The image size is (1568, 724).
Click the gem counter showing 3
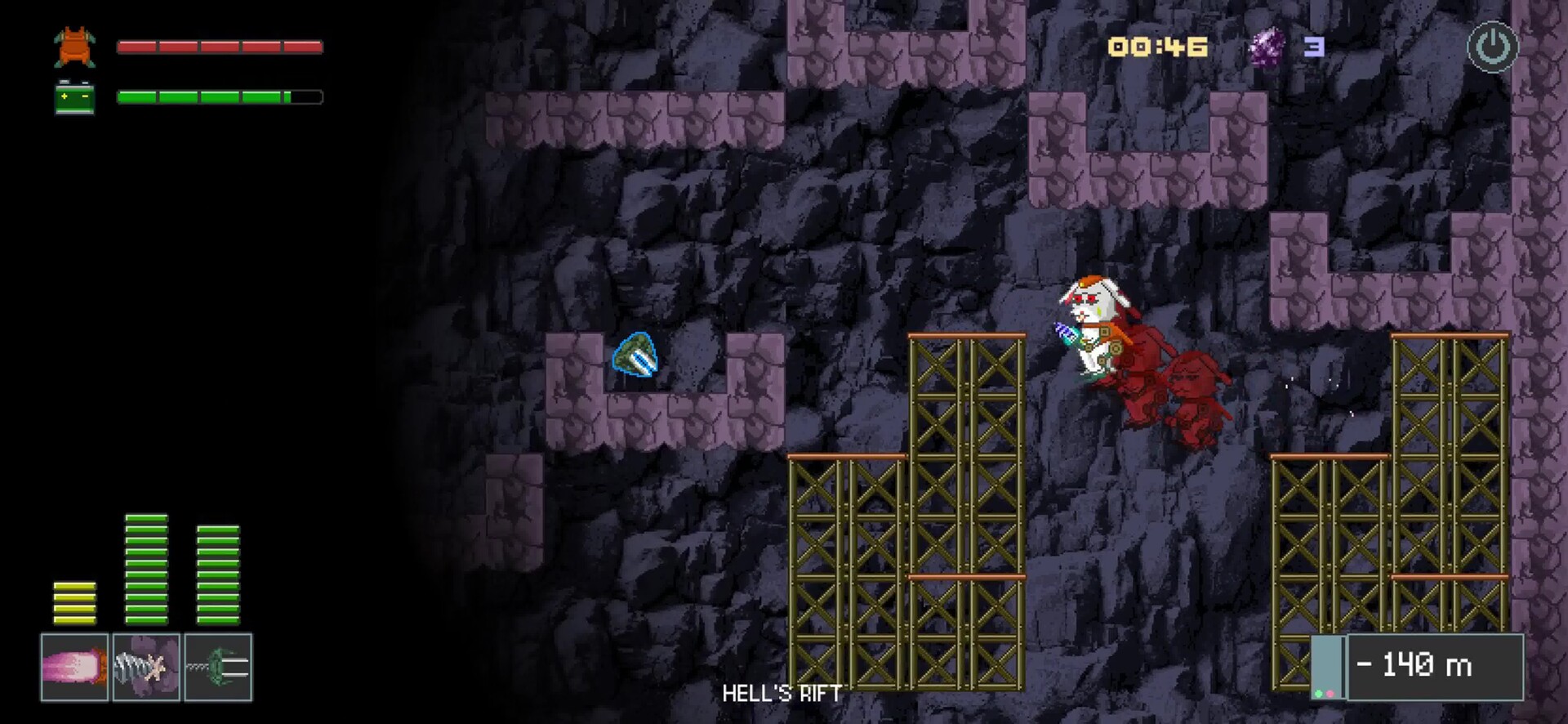pos(1316,47)
